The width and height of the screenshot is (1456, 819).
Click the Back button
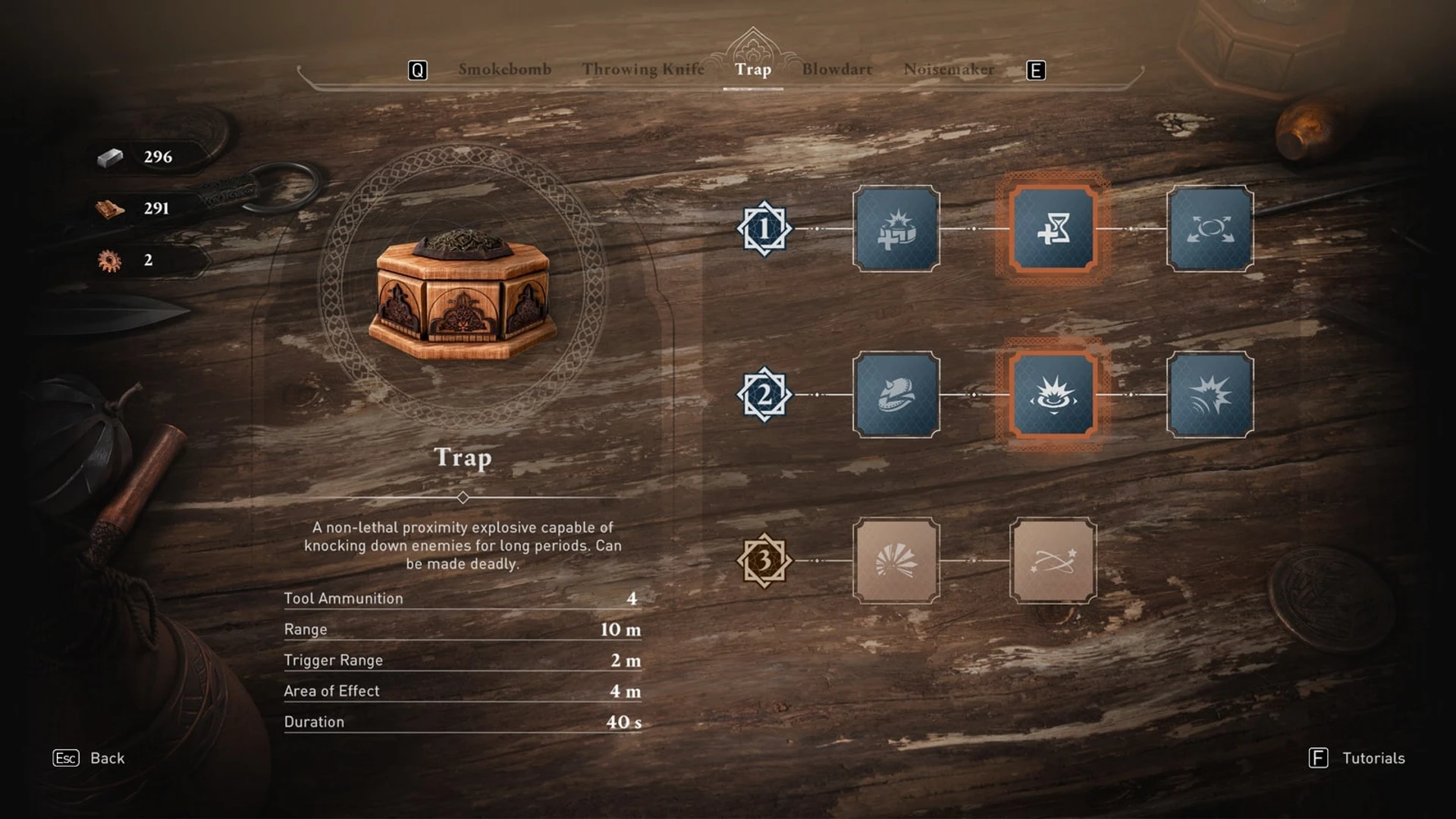pyautogui.click(x=87, y=758)
